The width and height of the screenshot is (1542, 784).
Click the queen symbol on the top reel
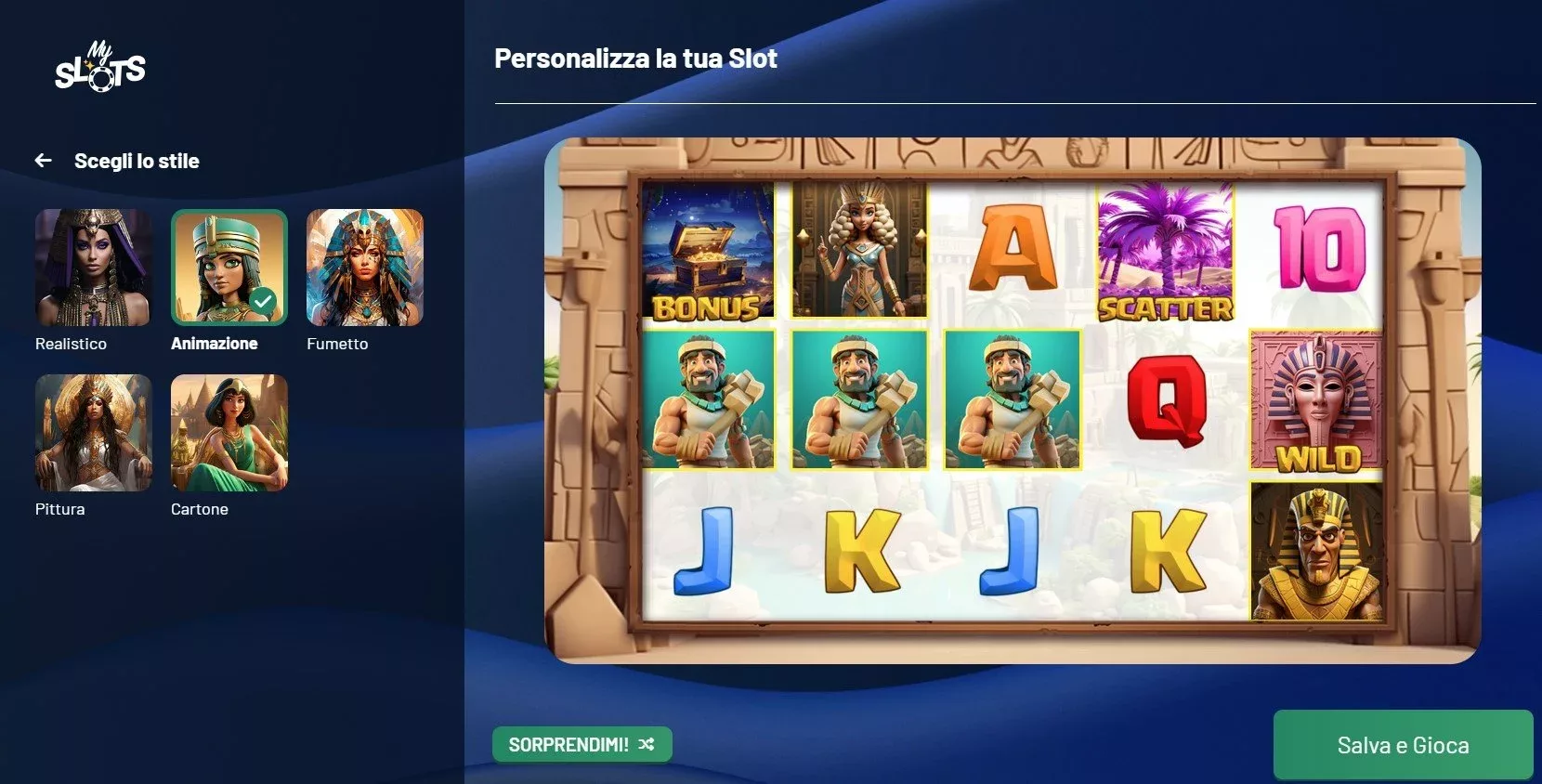859,249
